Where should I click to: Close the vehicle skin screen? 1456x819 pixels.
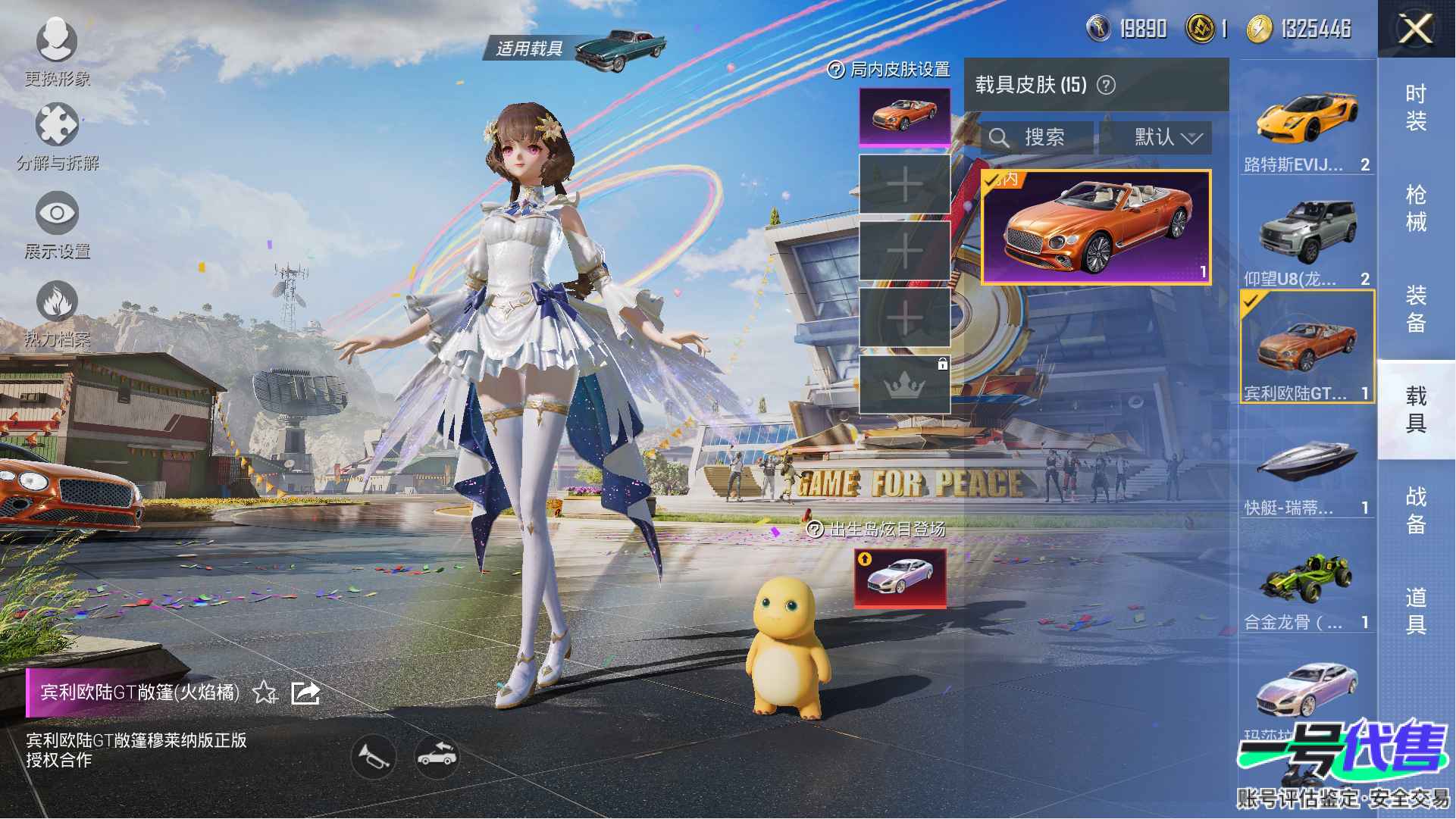(x=1415, y=30)
